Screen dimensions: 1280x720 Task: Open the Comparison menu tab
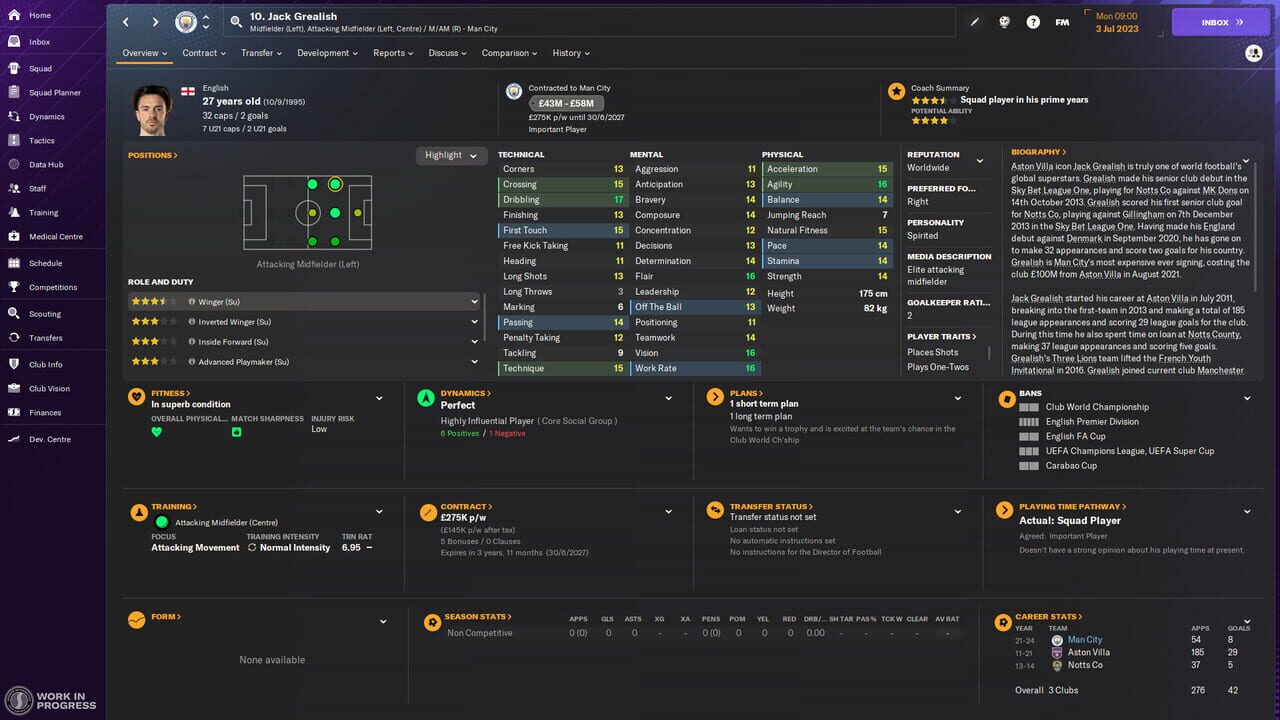[x=508, y=53]
